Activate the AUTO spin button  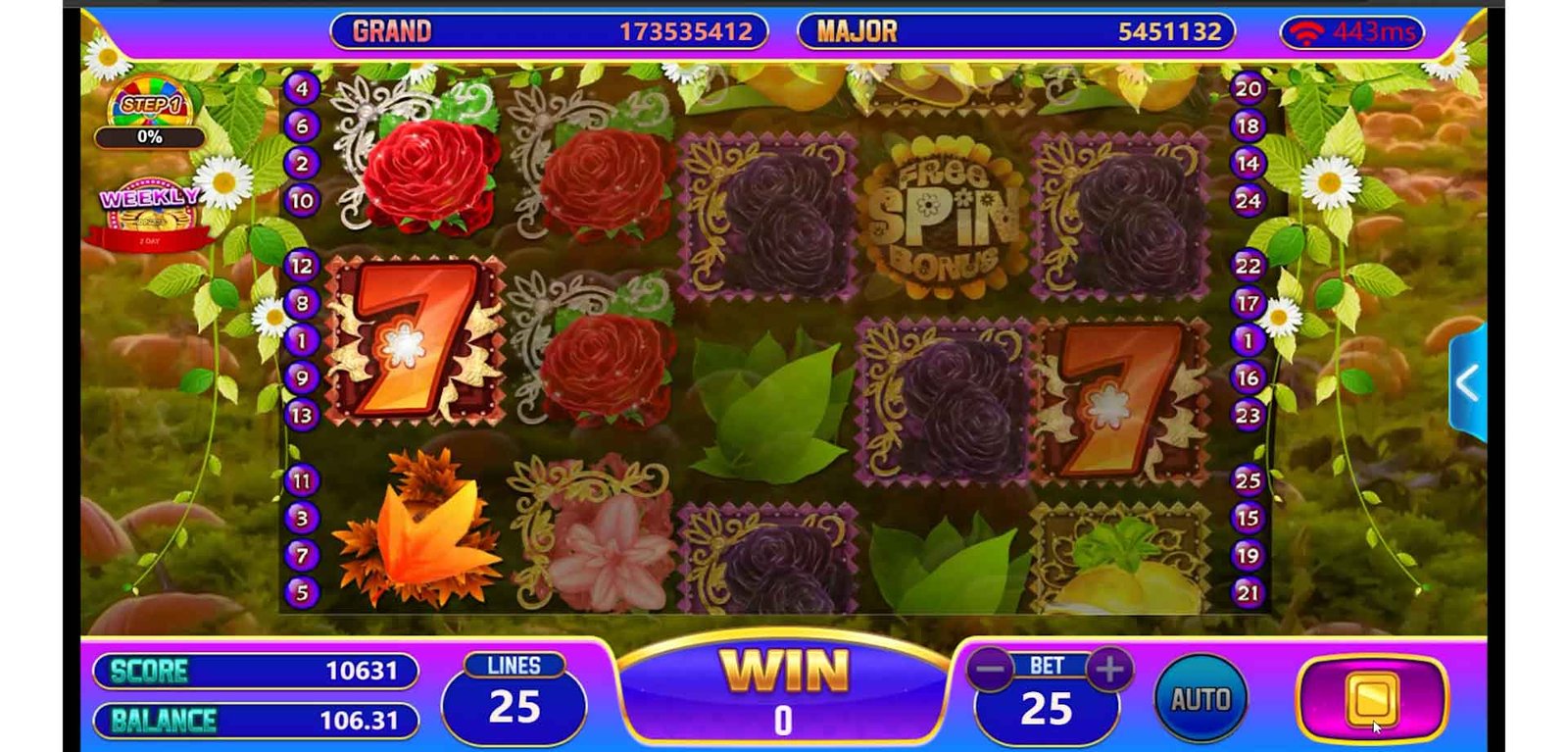pos(1200,699)
